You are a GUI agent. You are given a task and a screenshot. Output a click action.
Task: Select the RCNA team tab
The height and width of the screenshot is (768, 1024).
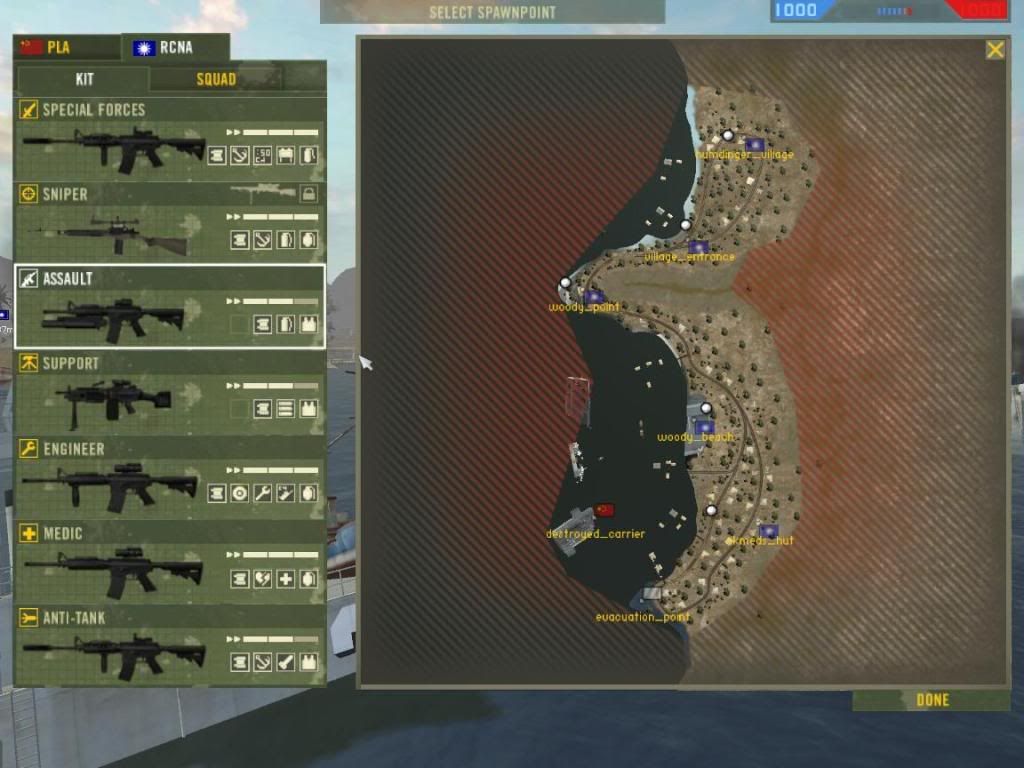[175, 47]
